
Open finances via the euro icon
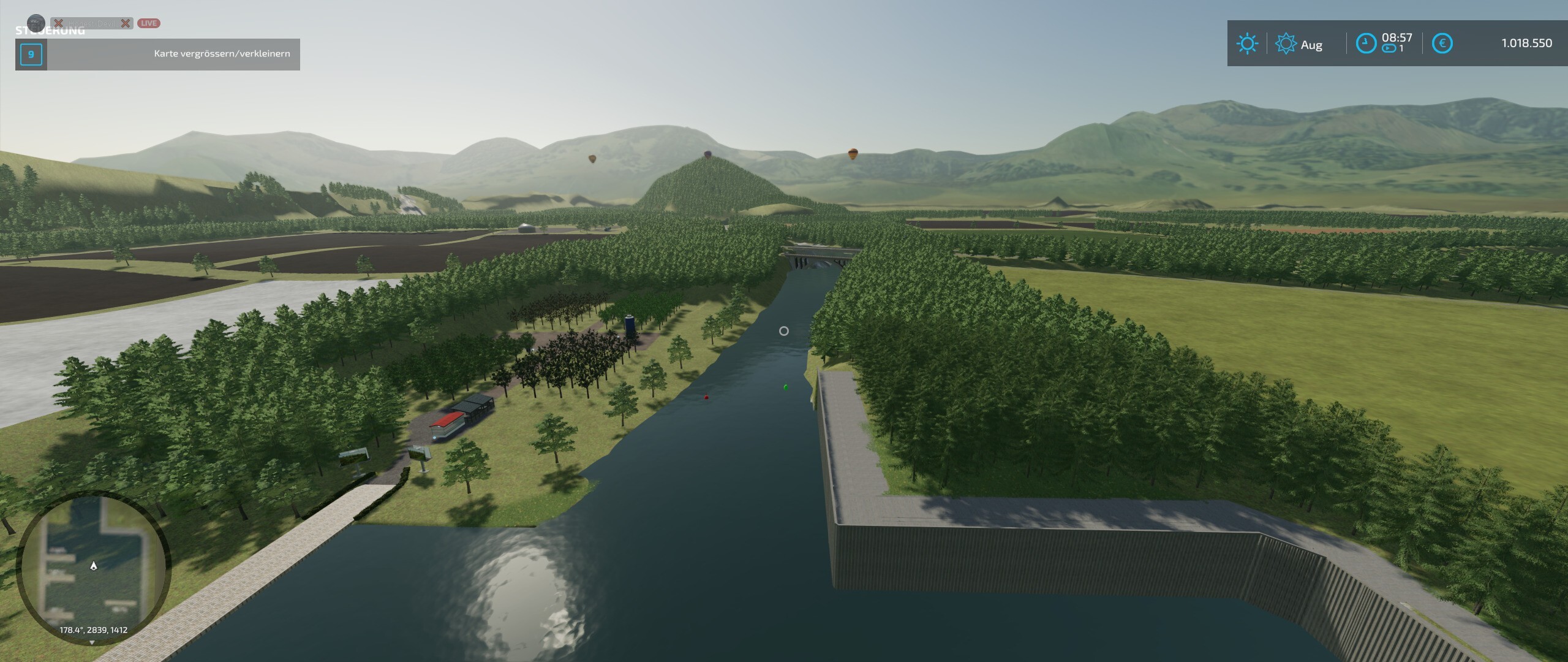(1442, 44)
